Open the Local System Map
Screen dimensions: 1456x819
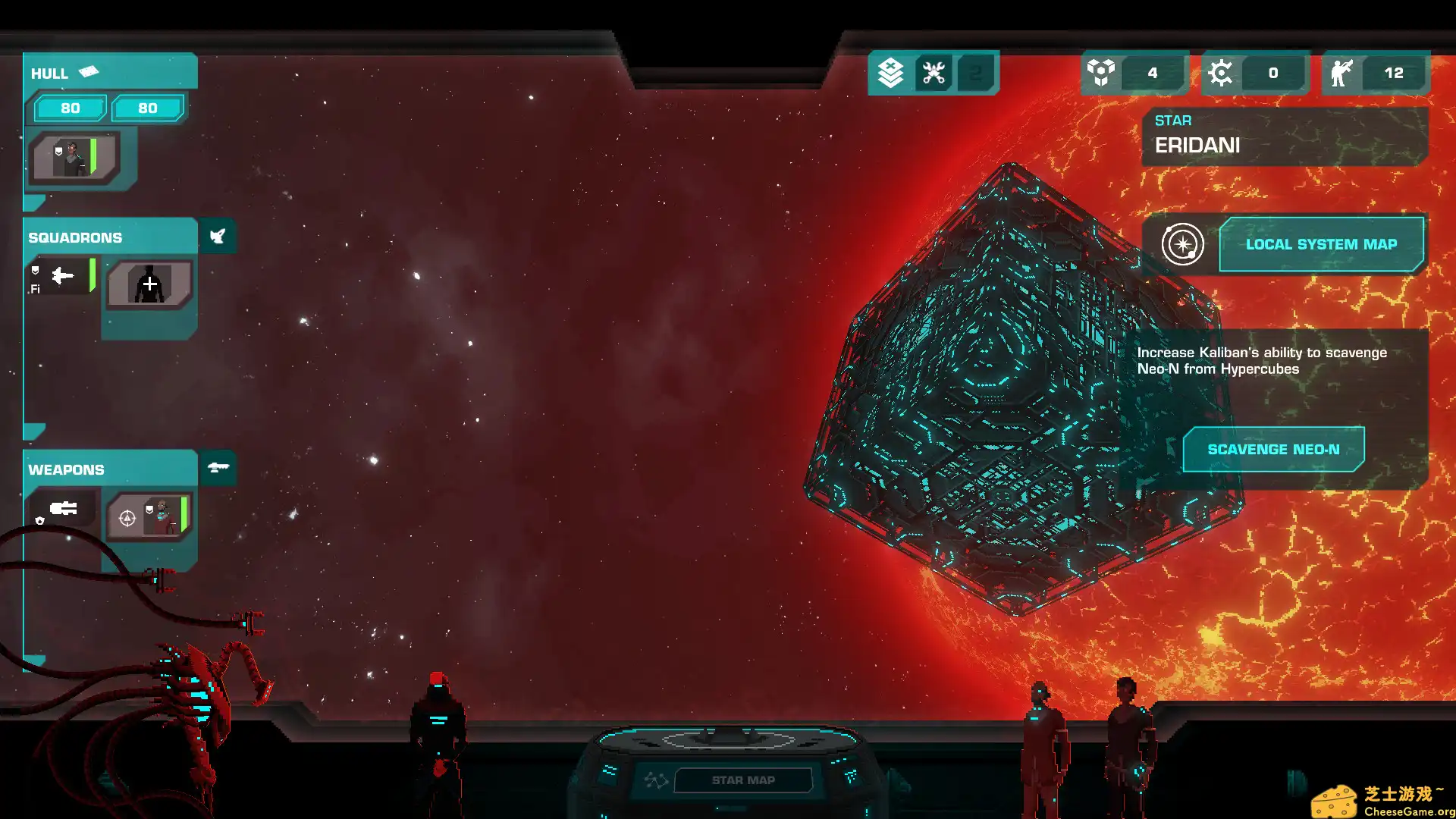pos(1321,244)
